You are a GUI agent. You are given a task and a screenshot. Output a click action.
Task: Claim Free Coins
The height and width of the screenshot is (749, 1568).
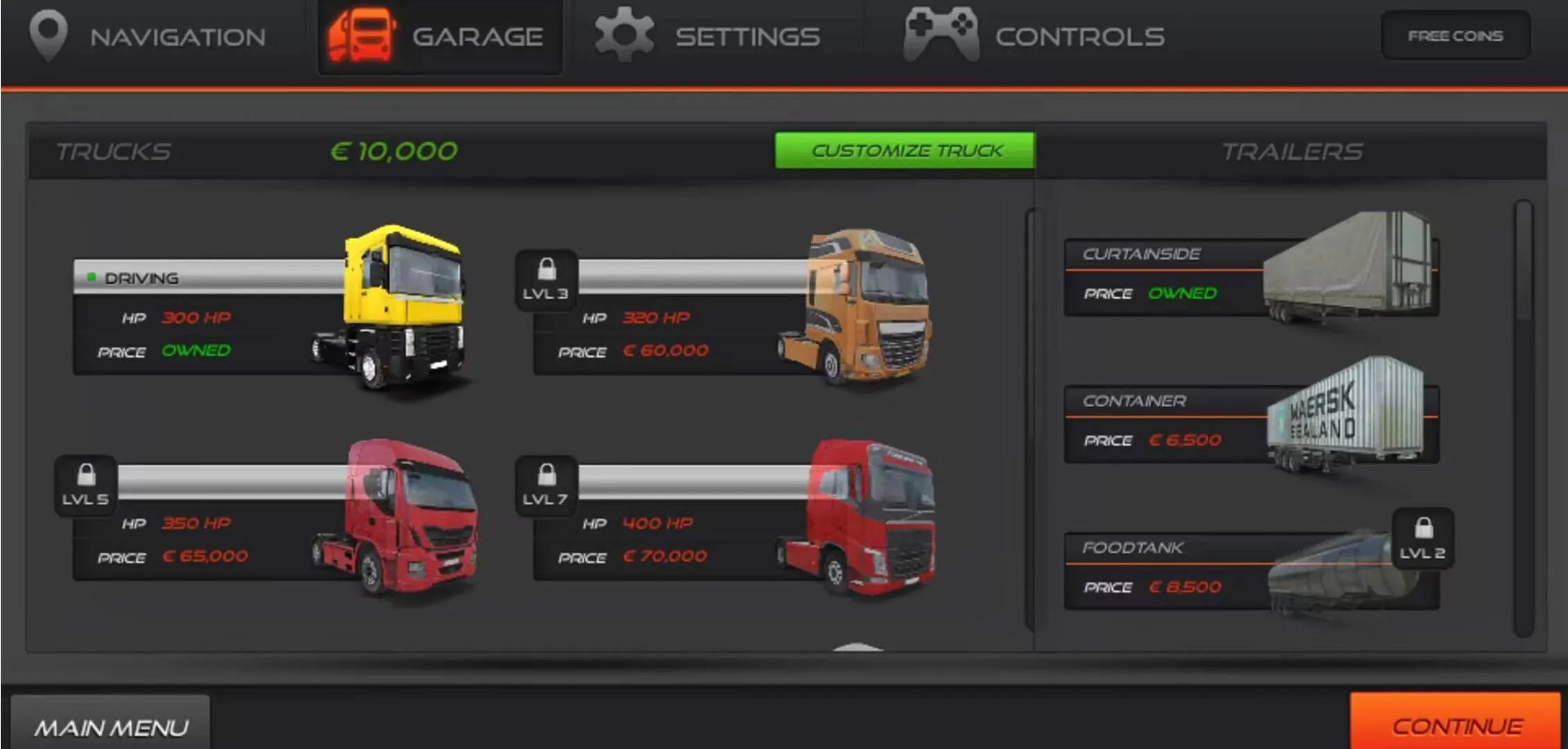click(x=1455, y=36)
